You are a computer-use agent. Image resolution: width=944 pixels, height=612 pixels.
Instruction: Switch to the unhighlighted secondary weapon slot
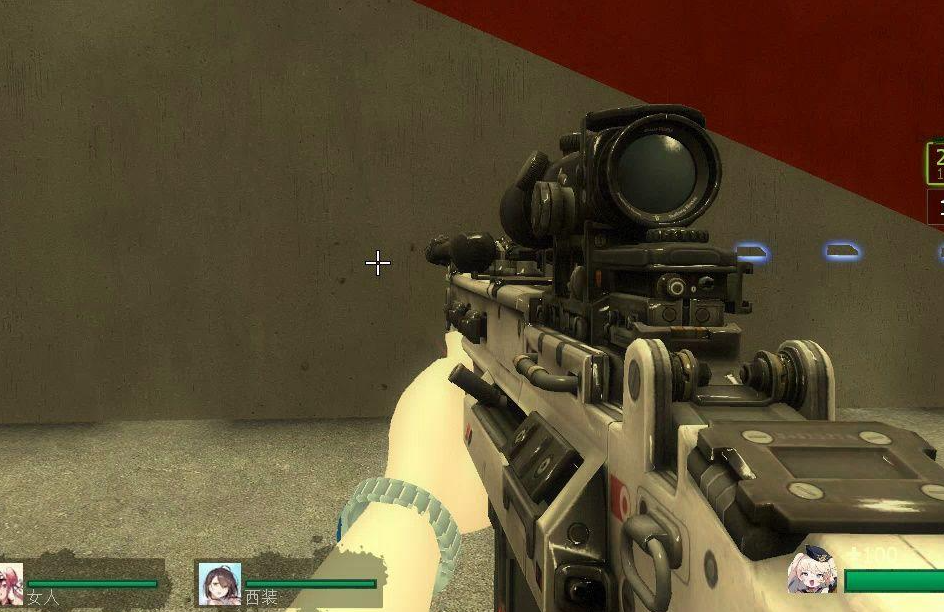pyautogui.click(x=937, y=208)
